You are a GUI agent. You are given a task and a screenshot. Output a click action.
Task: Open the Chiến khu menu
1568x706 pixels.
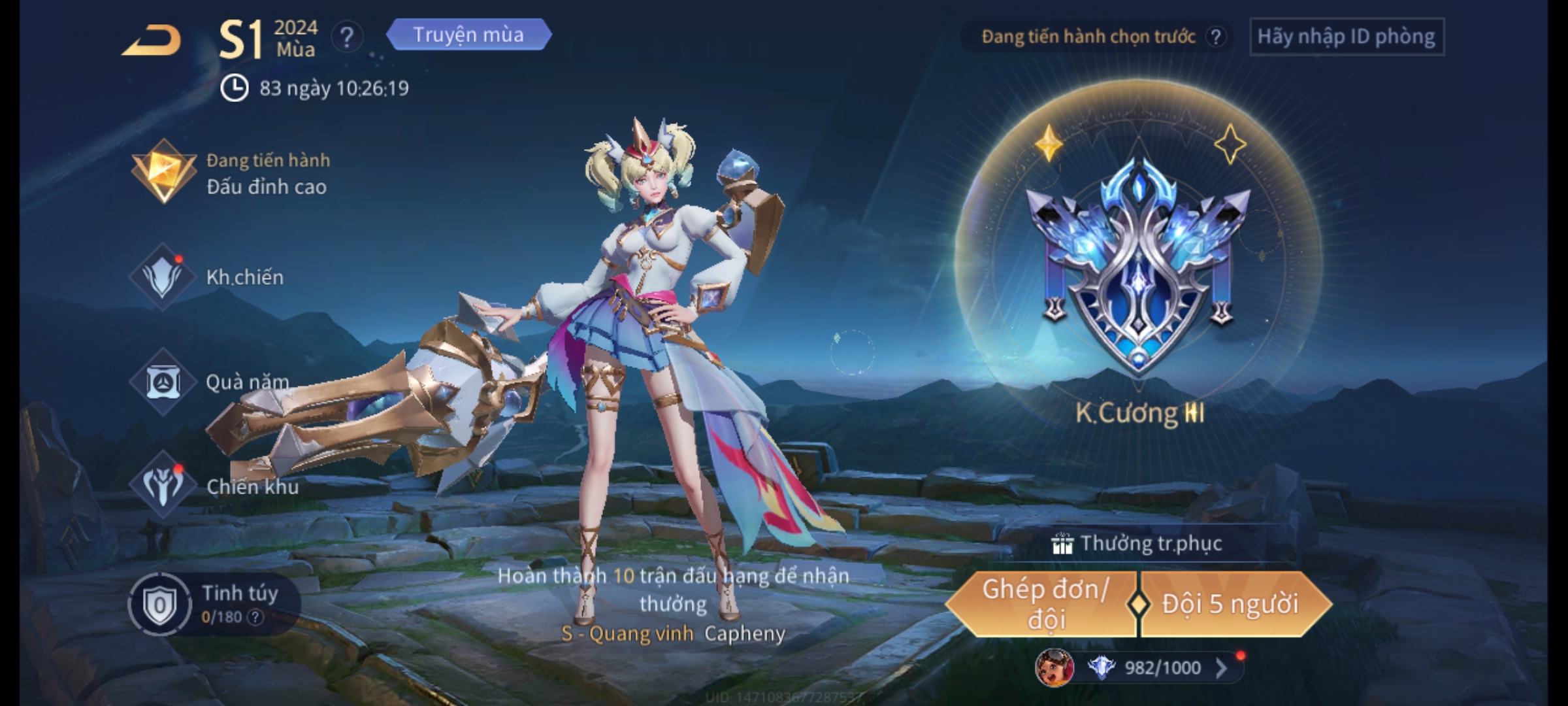point(216,486)
